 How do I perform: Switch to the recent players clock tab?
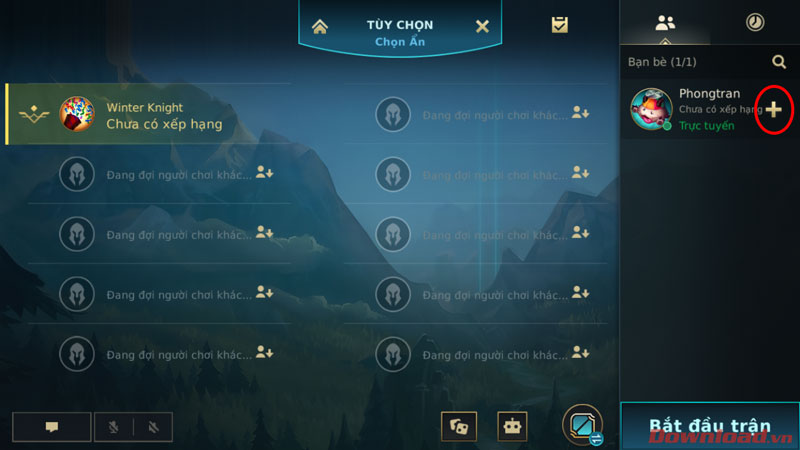755,22
